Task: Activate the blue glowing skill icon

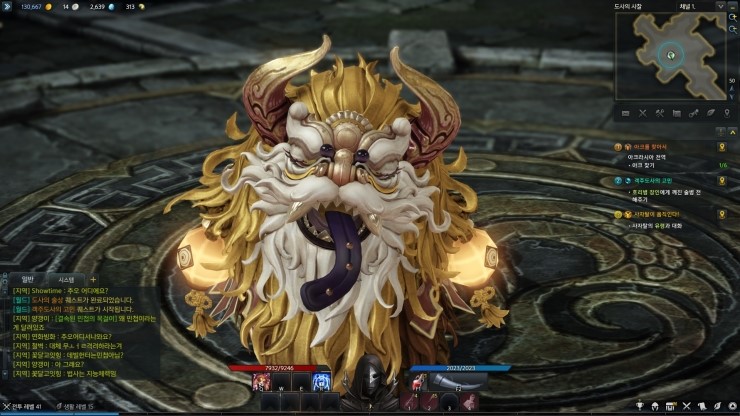Action: (x=322, y=382)
